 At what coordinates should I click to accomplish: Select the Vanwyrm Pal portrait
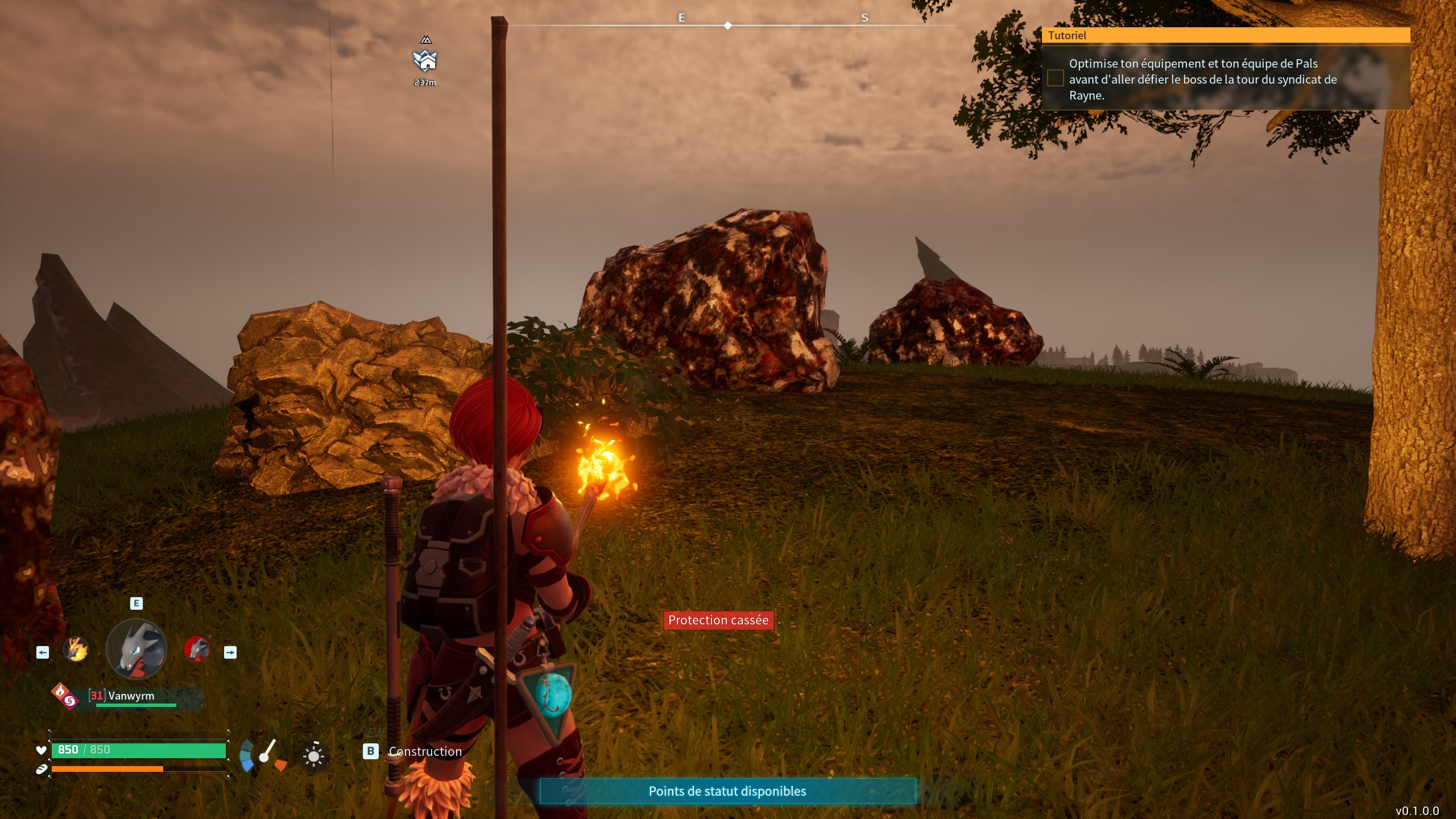coord(136,649)
